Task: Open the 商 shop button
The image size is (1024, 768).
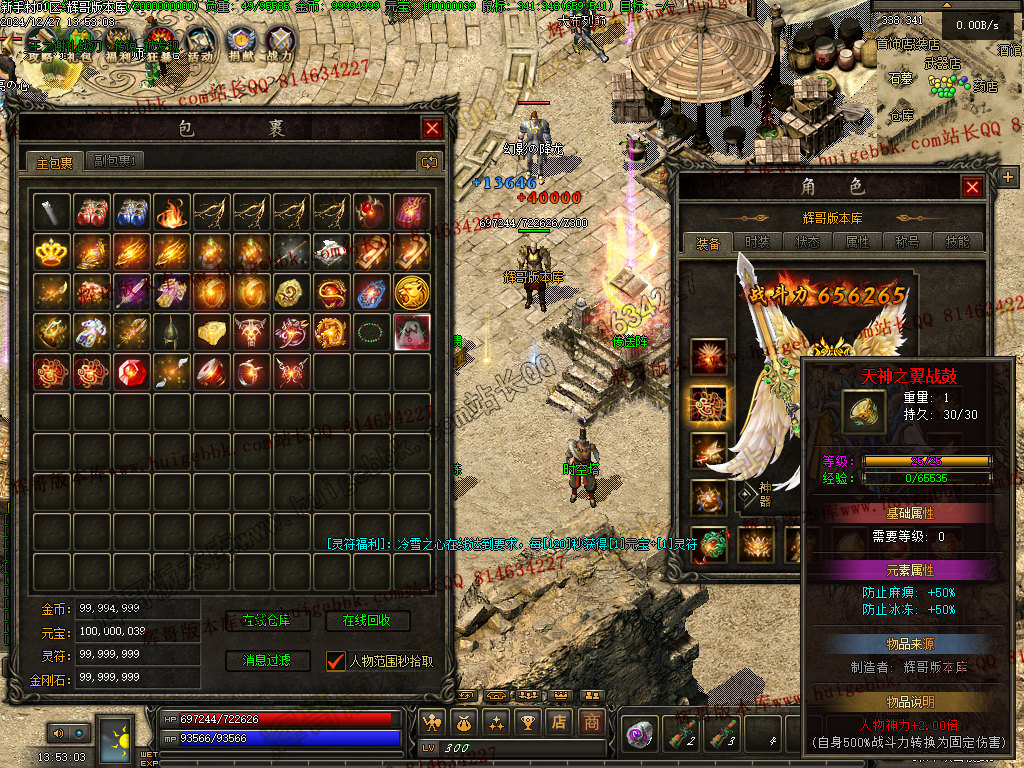Action: (x=593, y=721)
